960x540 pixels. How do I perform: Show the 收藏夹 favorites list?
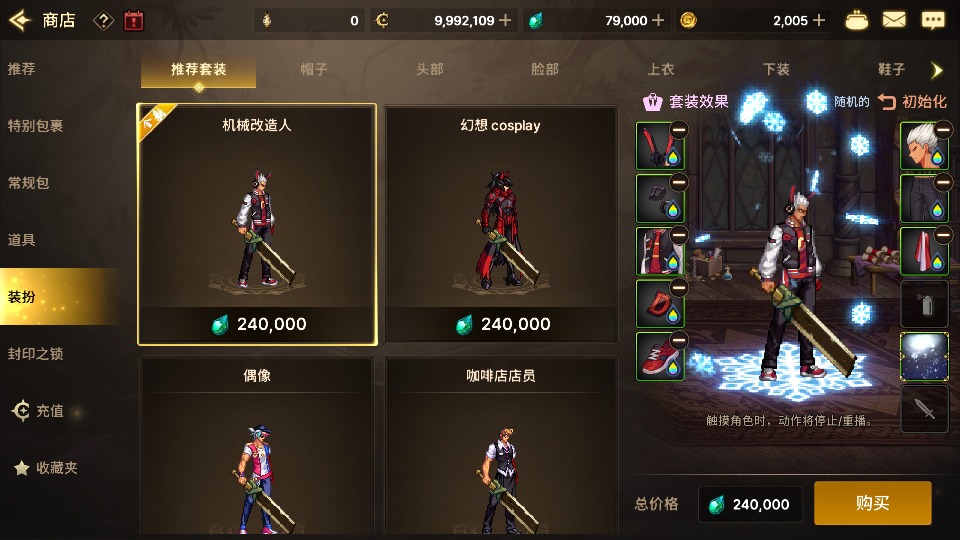click(45, 468)
